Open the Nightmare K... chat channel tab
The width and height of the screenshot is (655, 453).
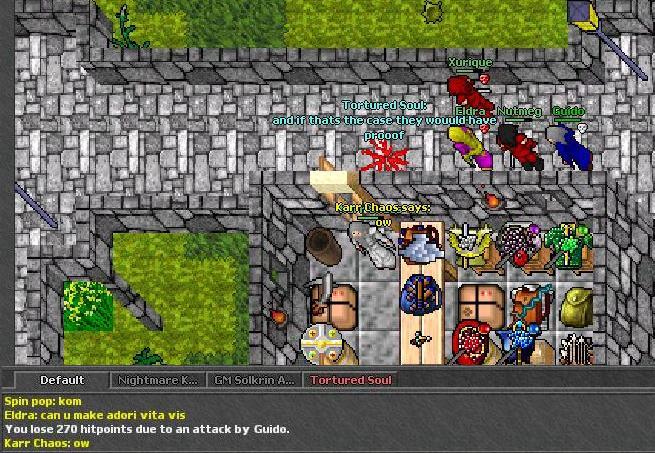(x=157, y=380)
